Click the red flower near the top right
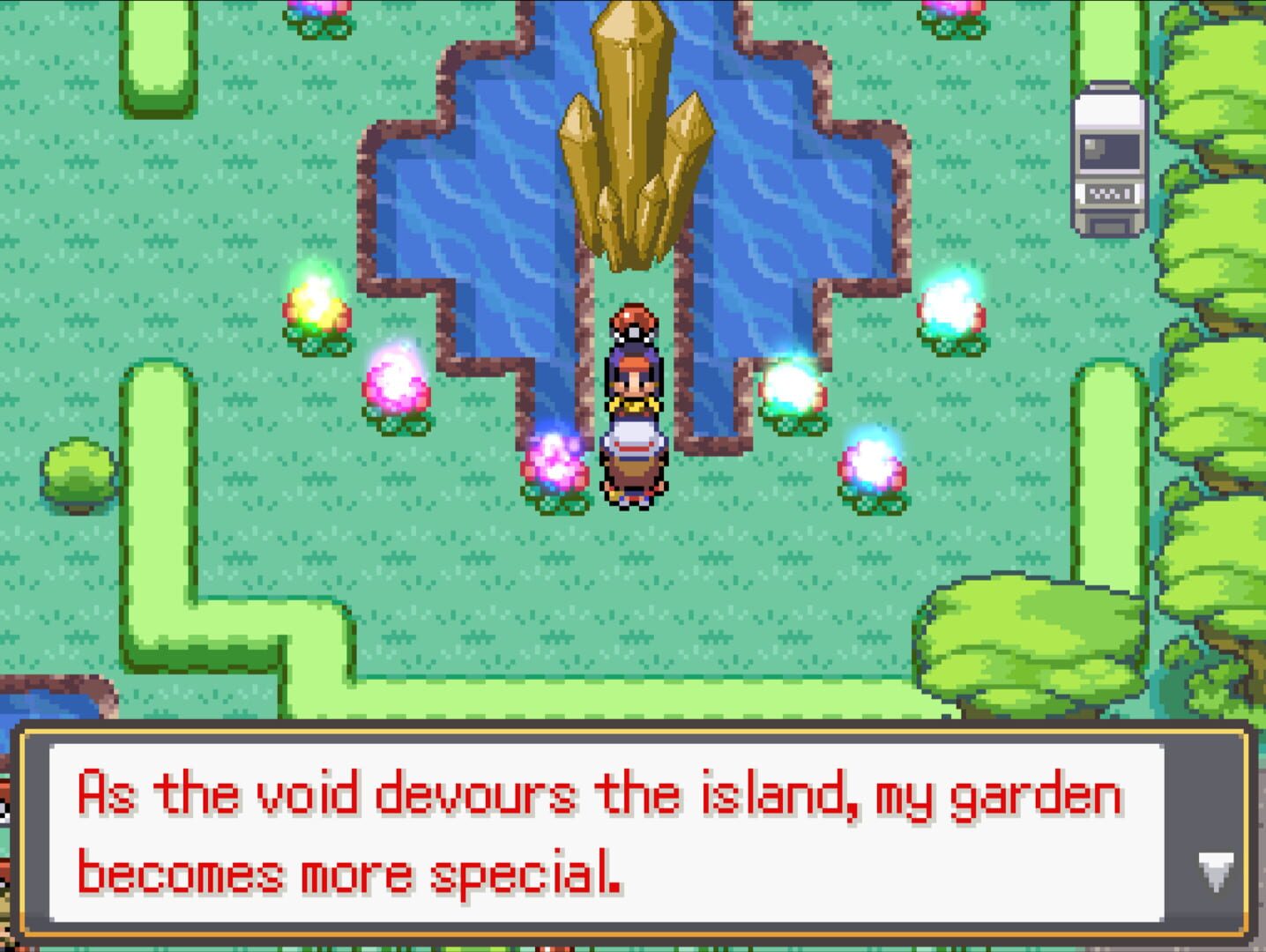This screenshot has width=1266, height=952. coord(954,11)
